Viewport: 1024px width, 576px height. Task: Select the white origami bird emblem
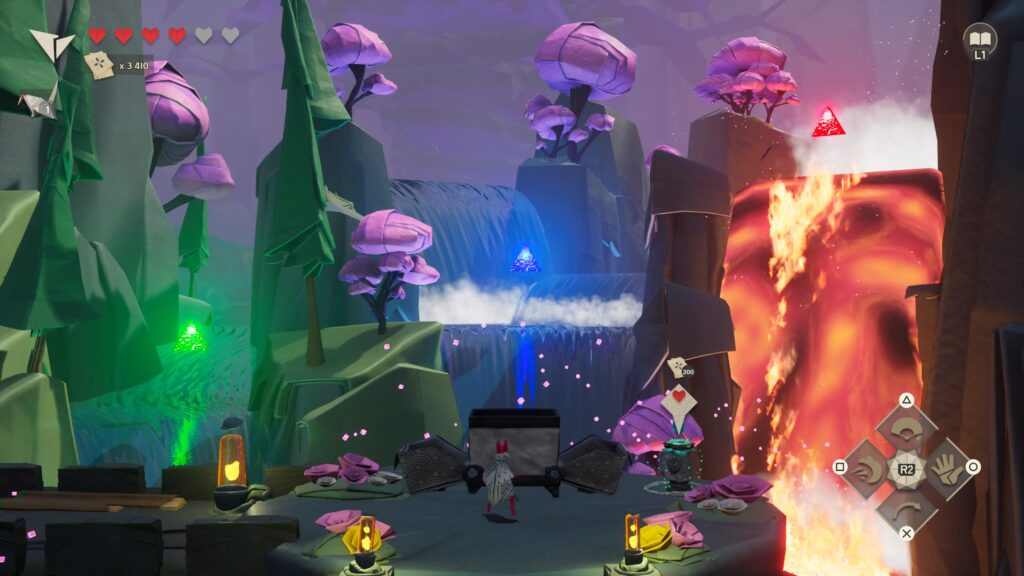coord(50,43)
